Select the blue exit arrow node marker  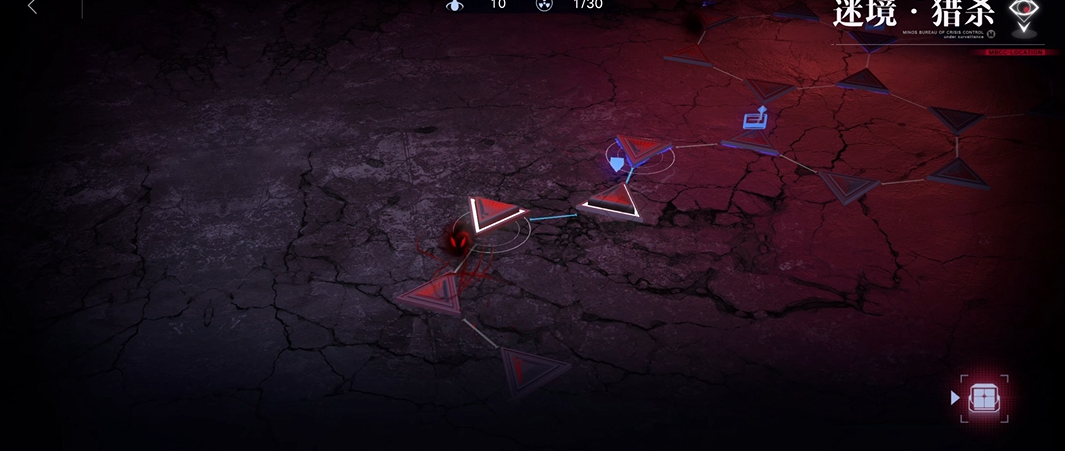coord(756,119)
